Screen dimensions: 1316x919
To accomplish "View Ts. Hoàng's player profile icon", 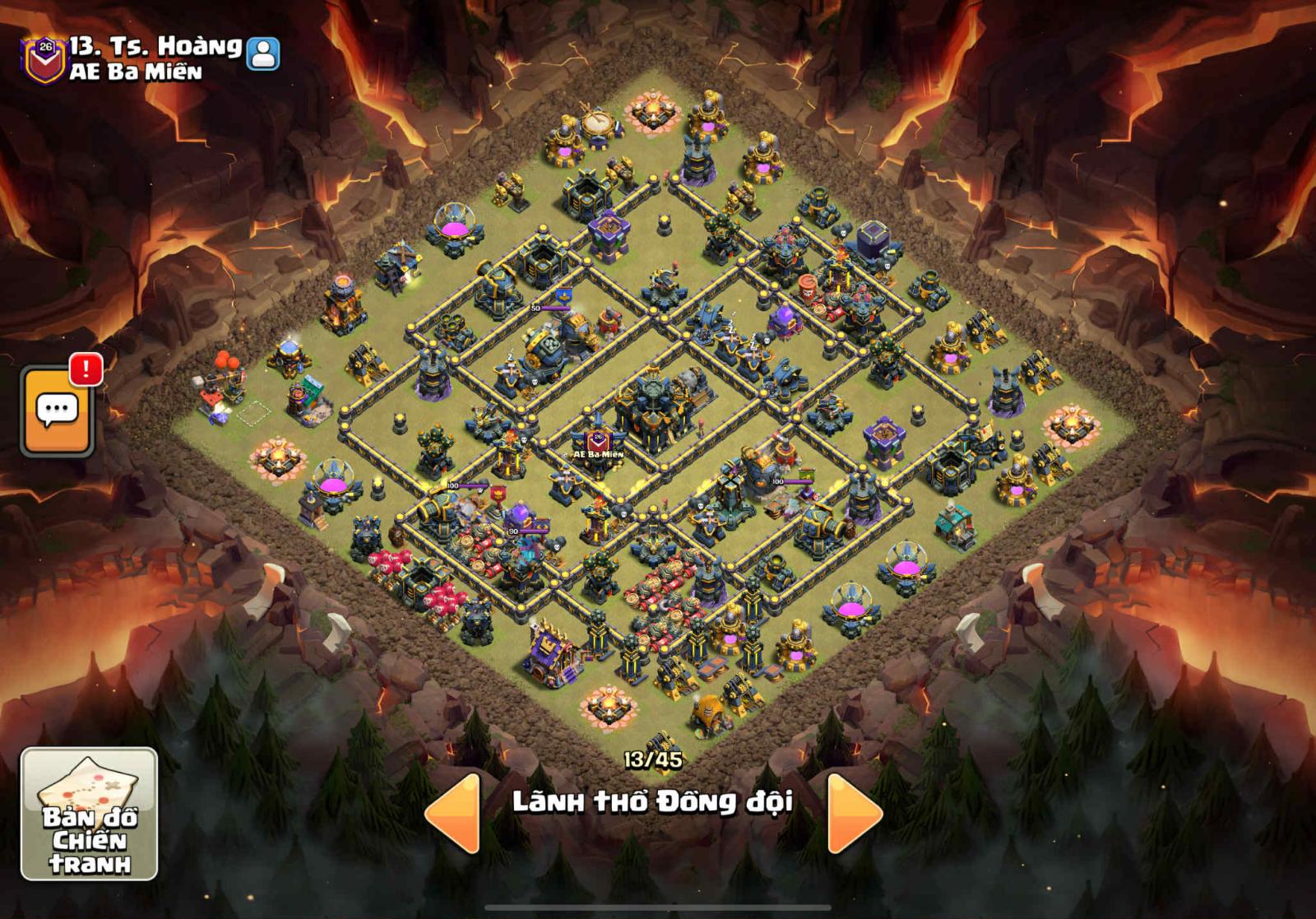I will coord(263,54).
